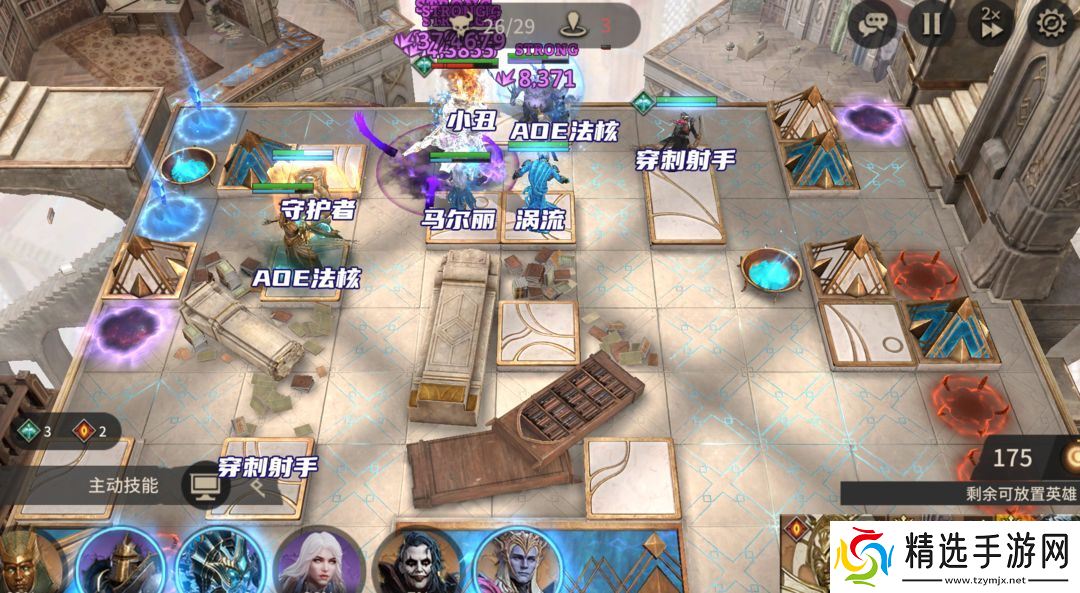The height and width of the screenshot is (593, 1080).
Task: Select the pharaoh hero portrait
Action: [24, 564]
